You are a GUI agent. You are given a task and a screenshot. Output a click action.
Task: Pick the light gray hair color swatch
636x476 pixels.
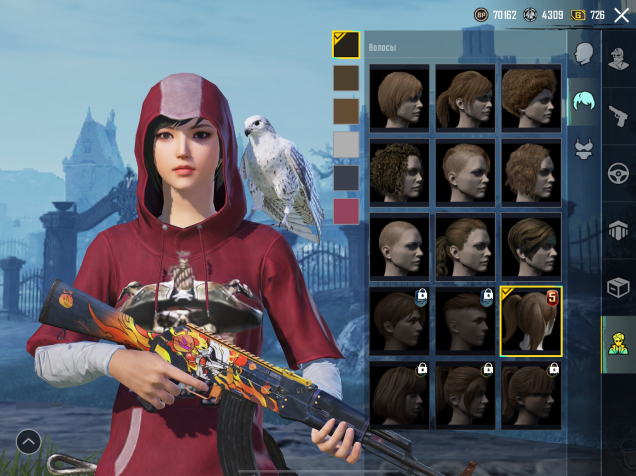click(x=346, y=145)
